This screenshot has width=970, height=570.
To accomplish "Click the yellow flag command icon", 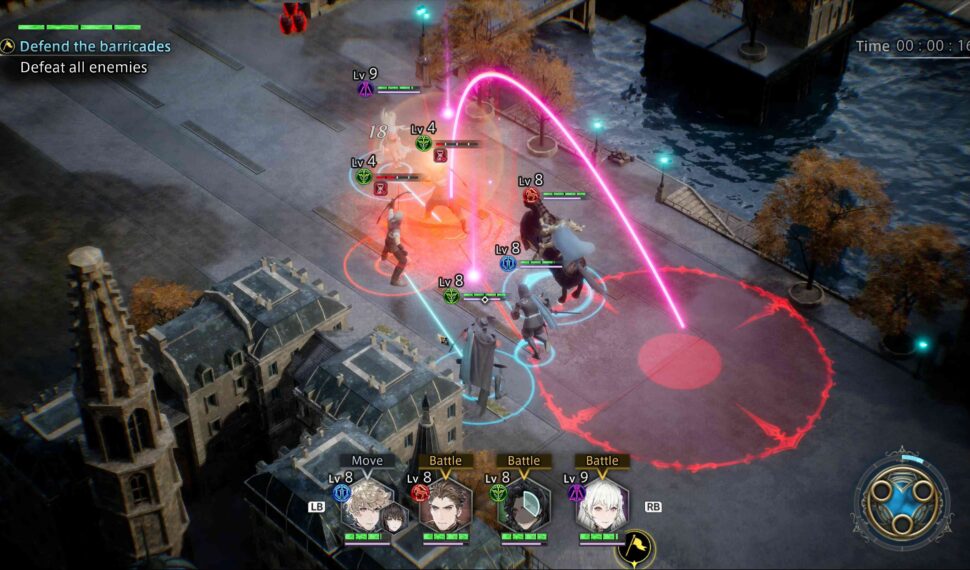I will click(x=635, y=547).
